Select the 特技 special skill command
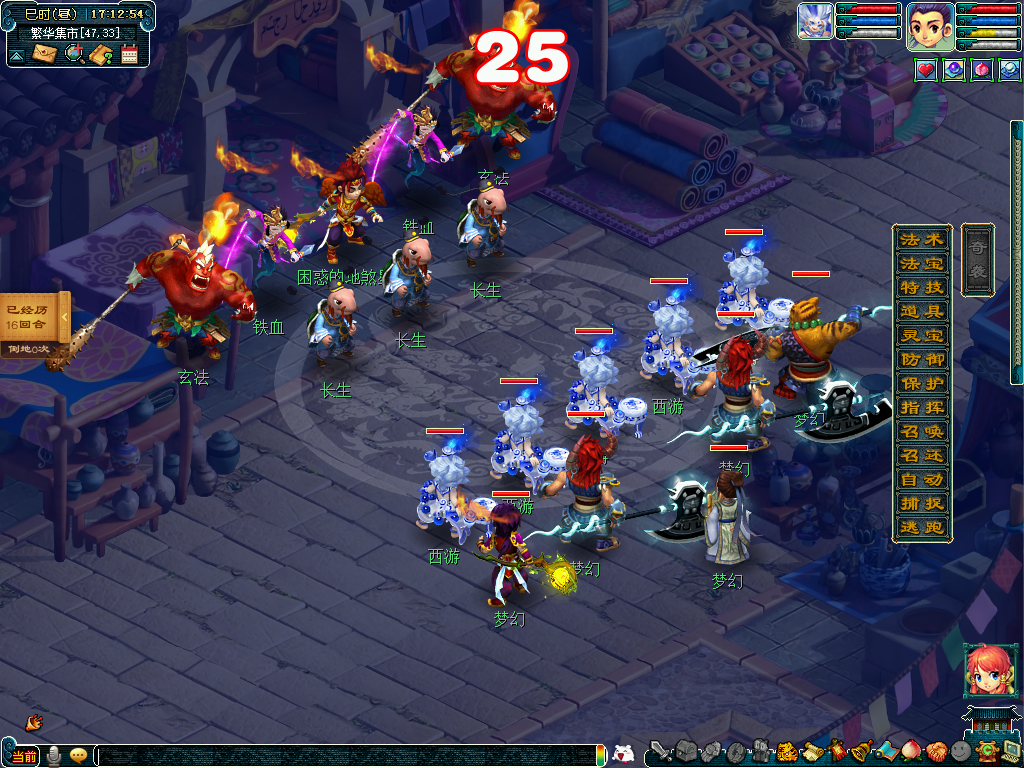 click(x=921, y=288)
